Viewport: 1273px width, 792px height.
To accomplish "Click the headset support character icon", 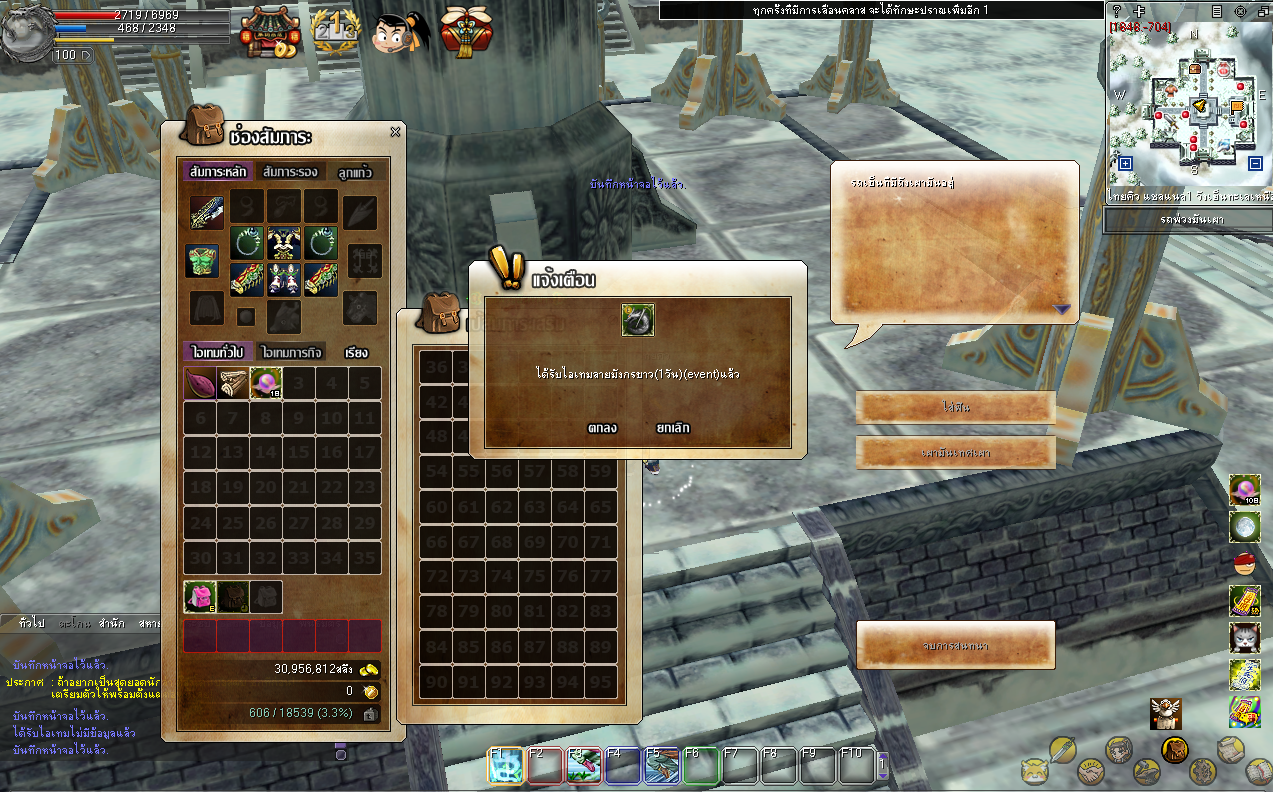I will 400,32.
